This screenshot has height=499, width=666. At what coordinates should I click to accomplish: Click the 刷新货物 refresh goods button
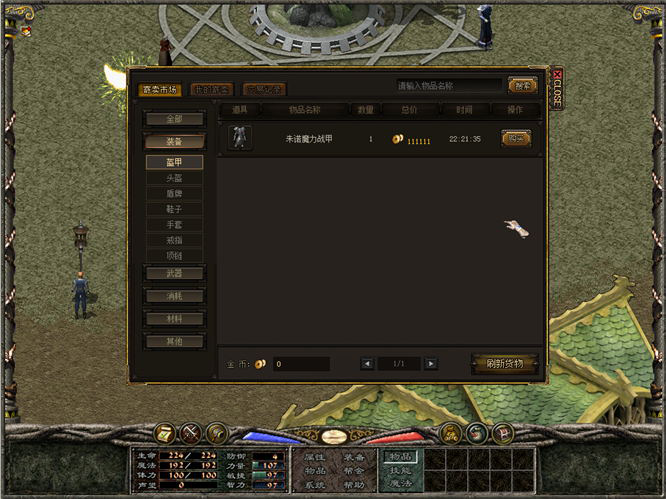coord(504,364)
